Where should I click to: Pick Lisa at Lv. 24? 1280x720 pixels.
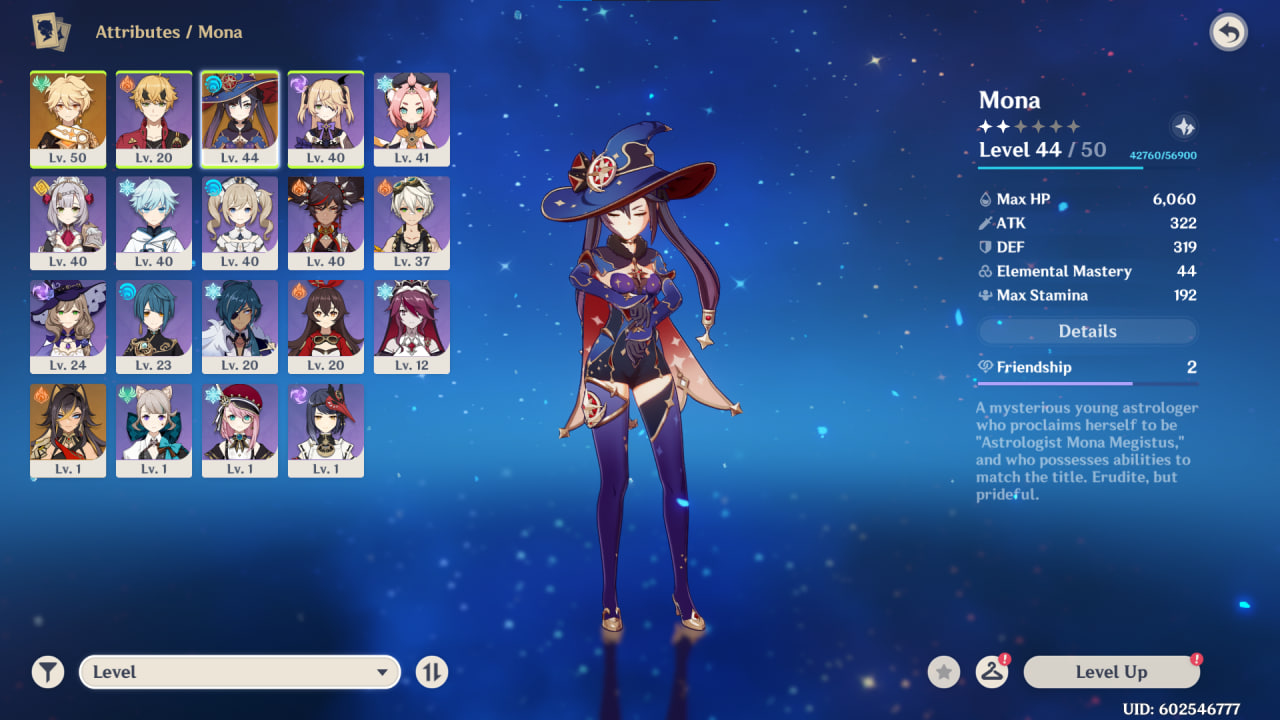pyautogui.click(x=68, y=326)
